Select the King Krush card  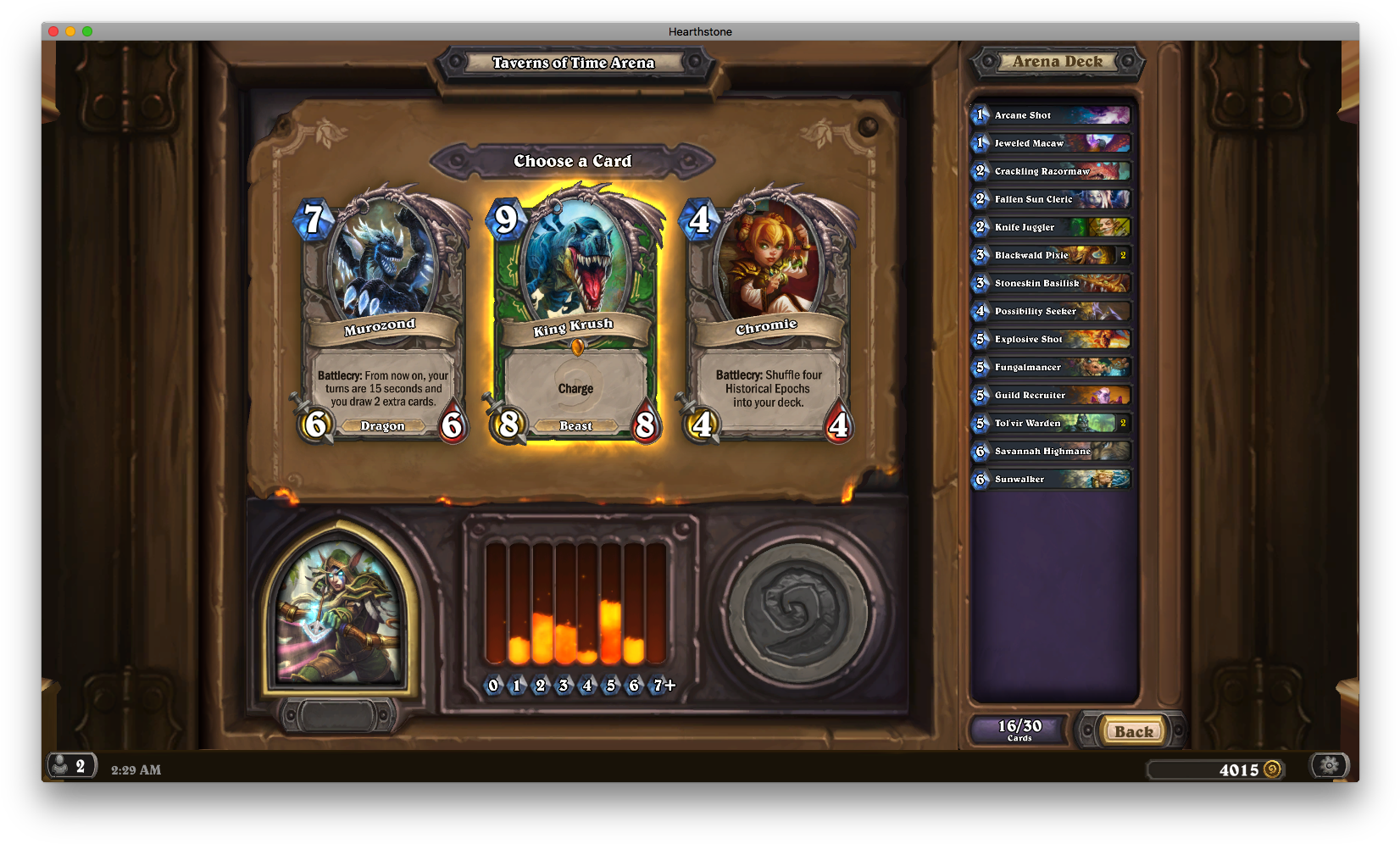(x=575, y=314)
